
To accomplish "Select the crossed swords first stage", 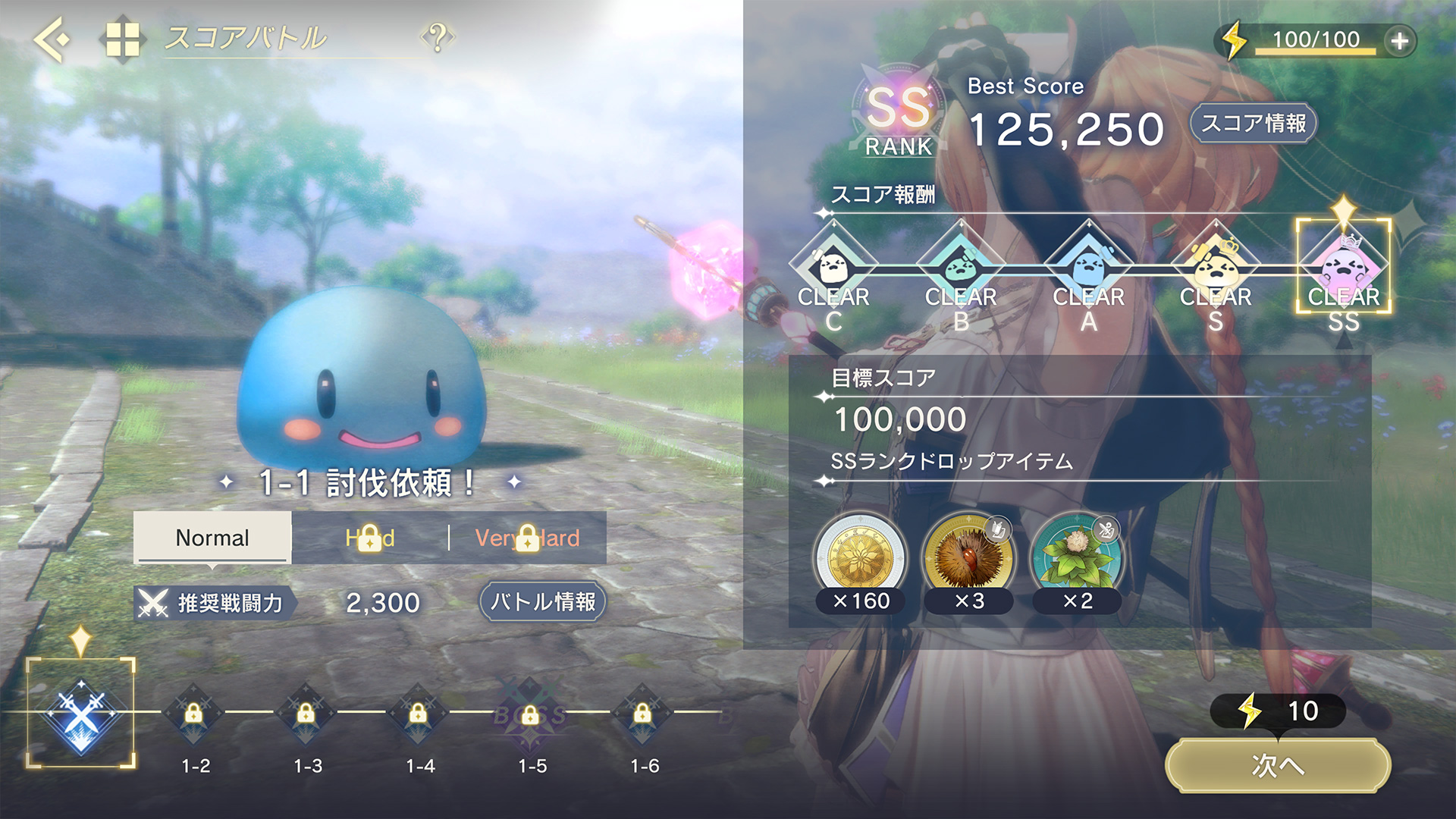I will (81, 714).
